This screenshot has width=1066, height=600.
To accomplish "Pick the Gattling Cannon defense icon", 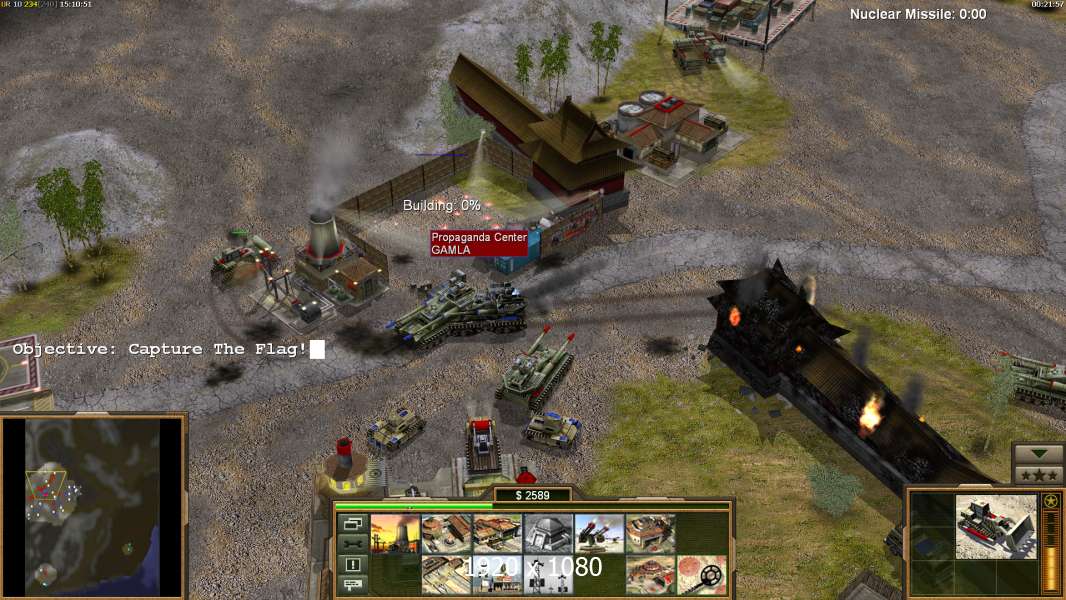I will click(x=599, y=534).
